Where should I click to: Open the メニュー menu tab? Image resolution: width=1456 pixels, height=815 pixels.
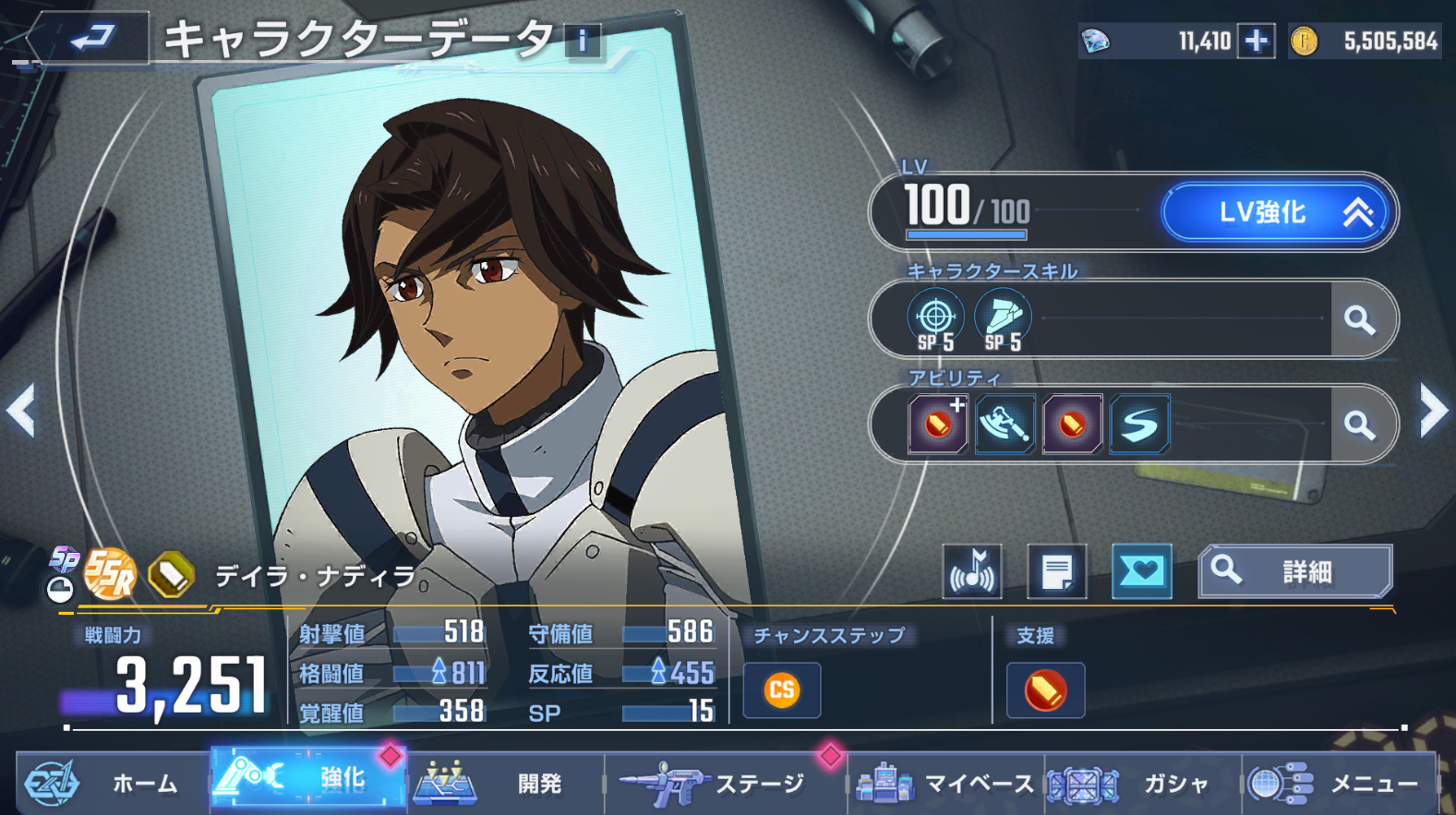1340,784
